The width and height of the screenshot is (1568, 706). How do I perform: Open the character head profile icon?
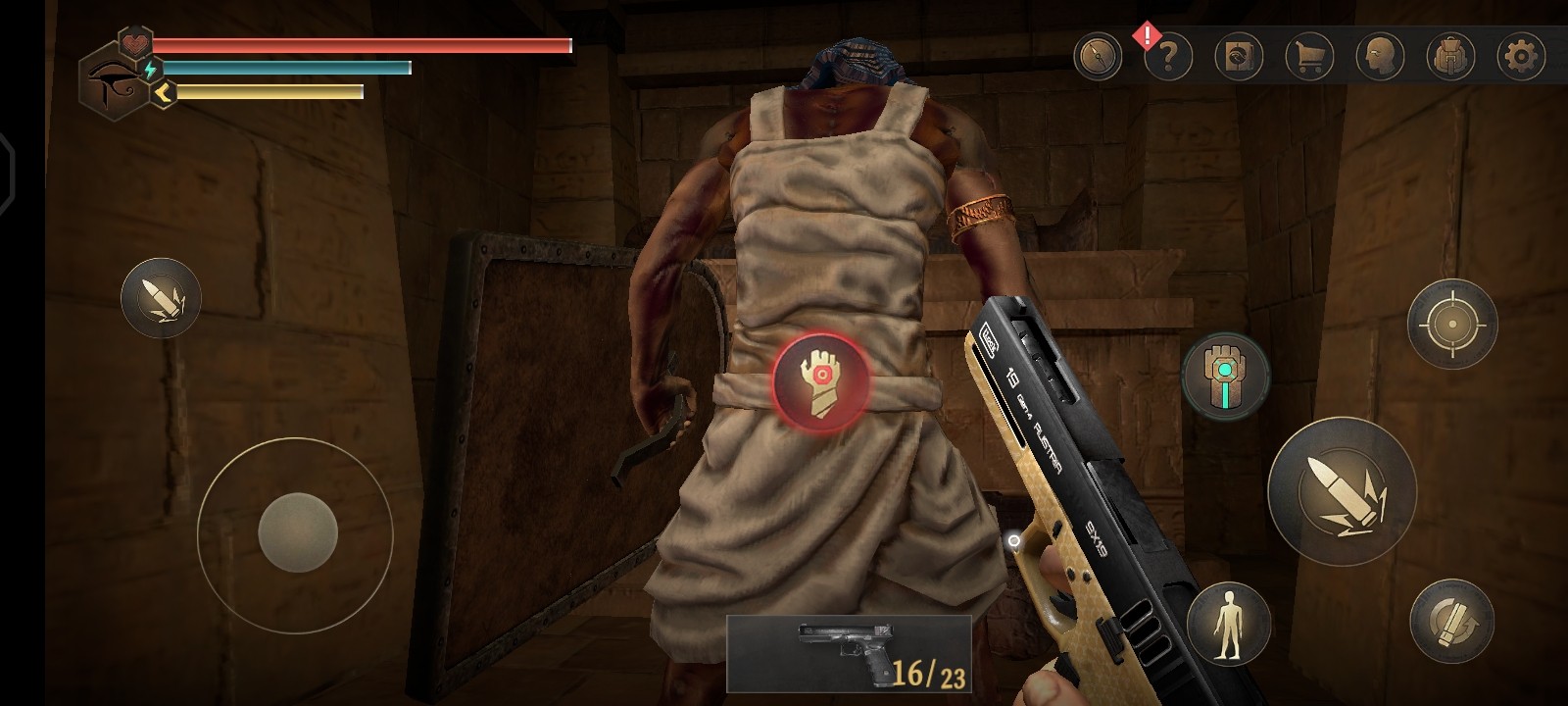[x=1380, y=56]
